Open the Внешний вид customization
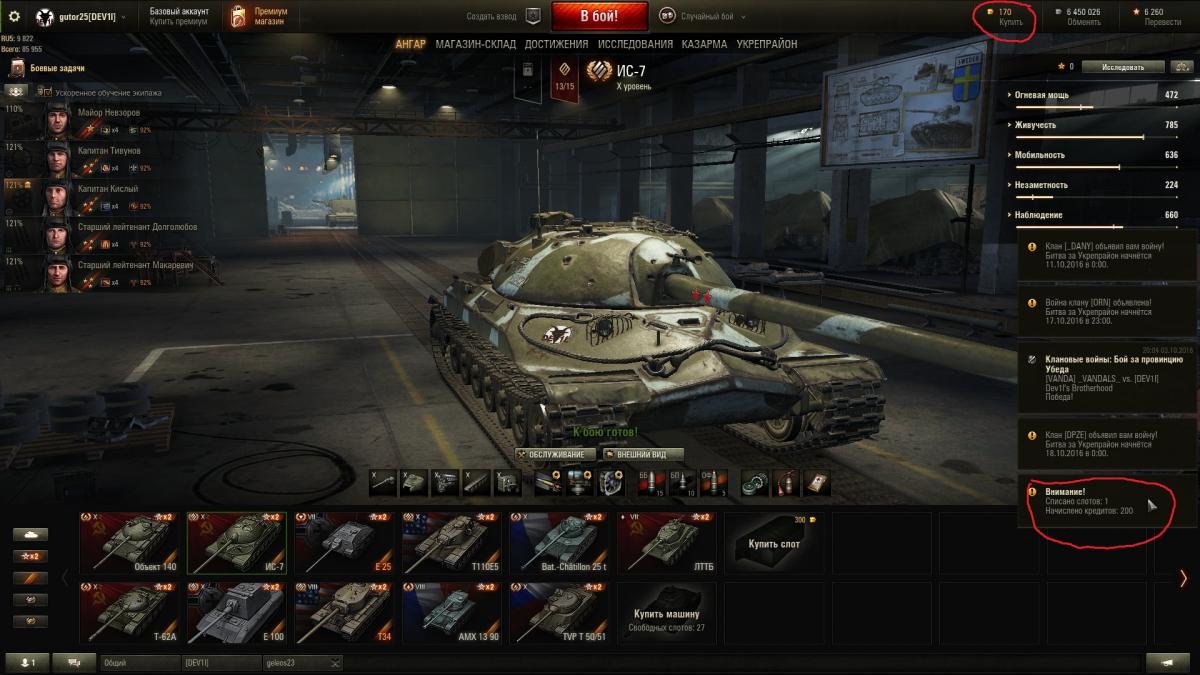This screenshot has width=1200, height=675. (643, 454)
